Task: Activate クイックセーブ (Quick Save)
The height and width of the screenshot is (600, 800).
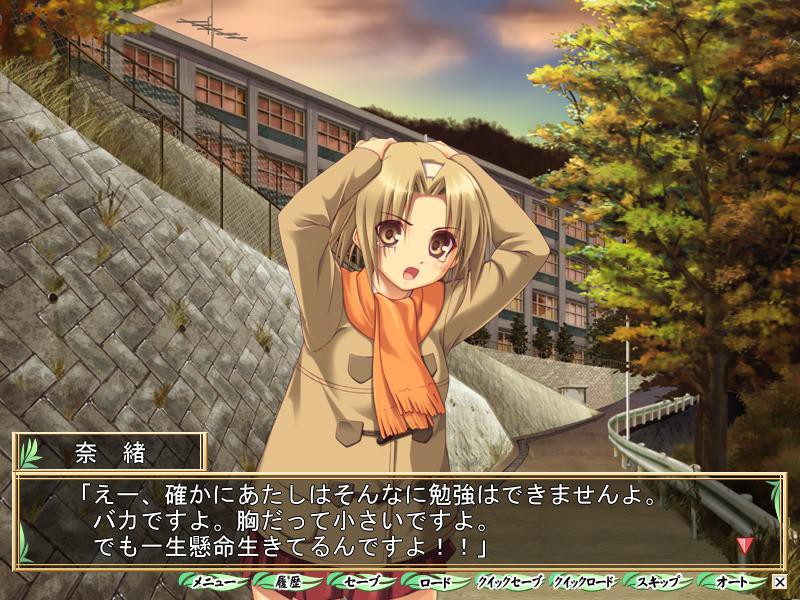Action: (x=510, y=581)
